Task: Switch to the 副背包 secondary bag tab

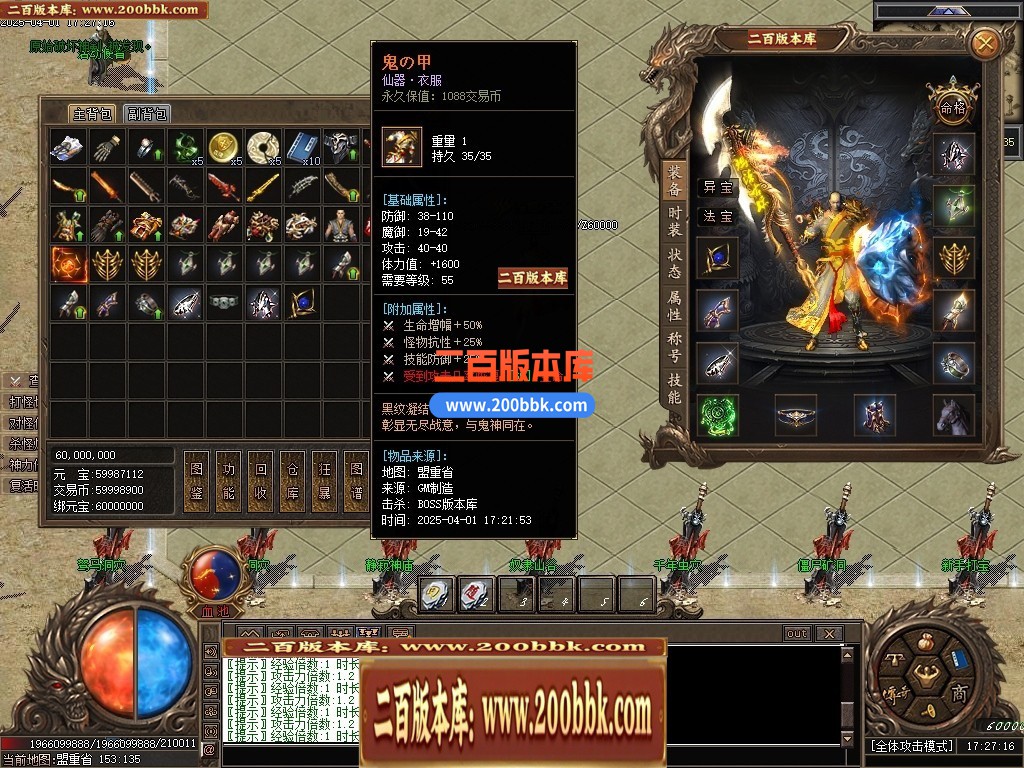Action: [x=148, y=114]
